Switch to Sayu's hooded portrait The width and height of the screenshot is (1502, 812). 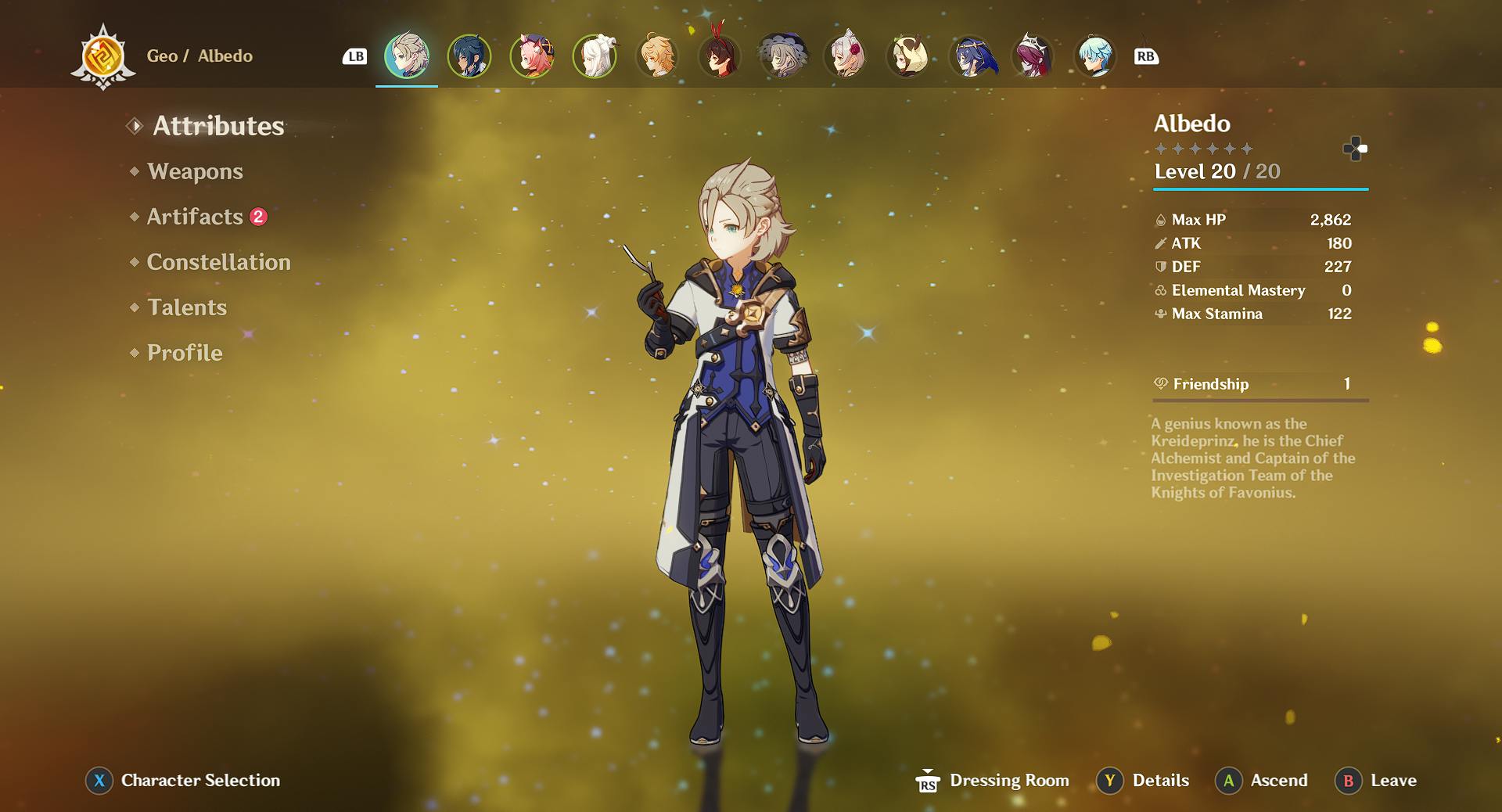pyautogui.click(x=907, y=56)
